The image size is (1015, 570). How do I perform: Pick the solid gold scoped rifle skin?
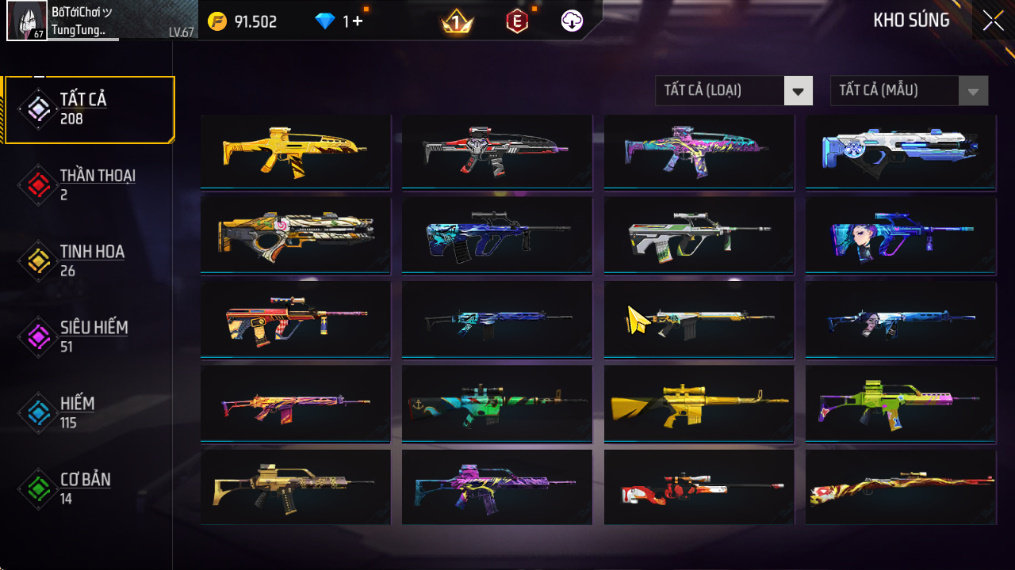point(698,403)
